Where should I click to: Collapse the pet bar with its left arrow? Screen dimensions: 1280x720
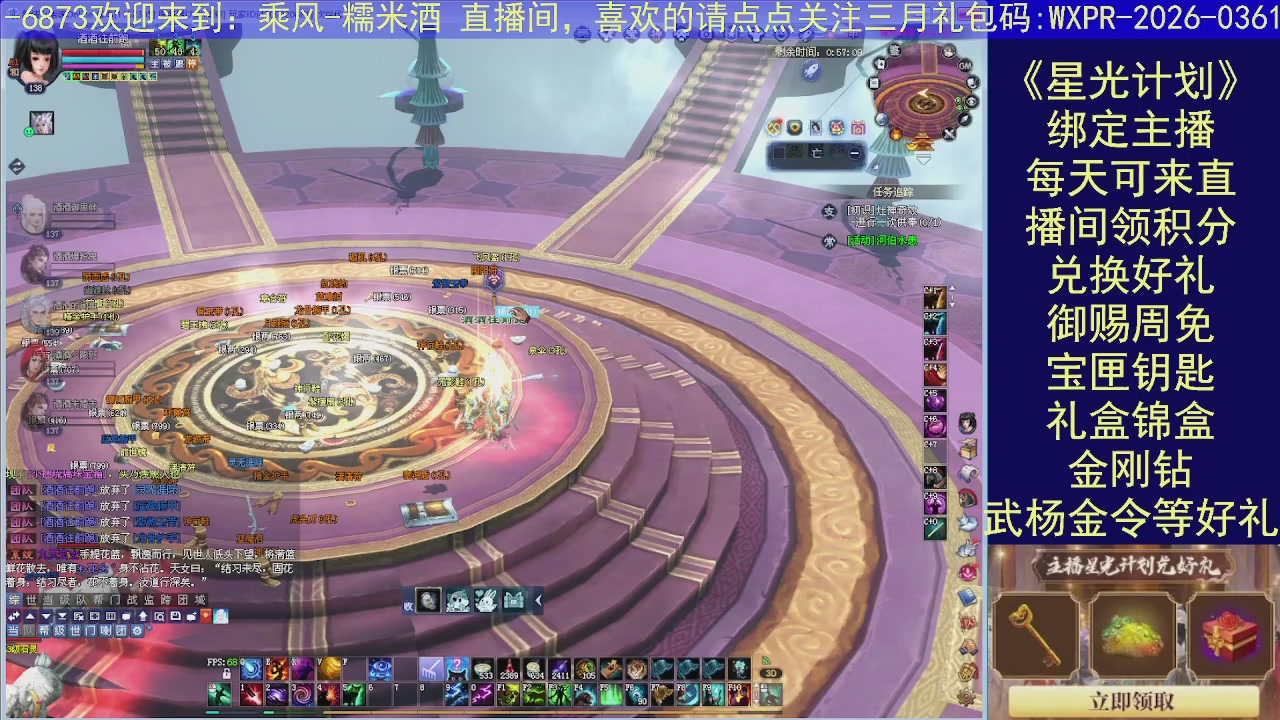(538, 600)
